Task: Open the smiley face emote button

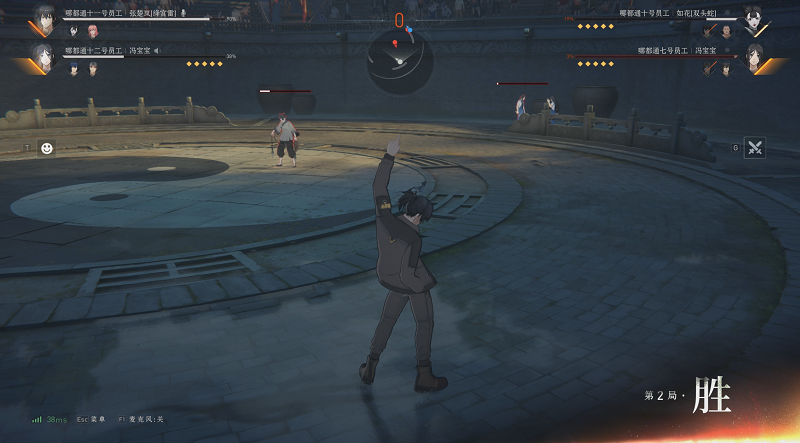Action: 46,148
